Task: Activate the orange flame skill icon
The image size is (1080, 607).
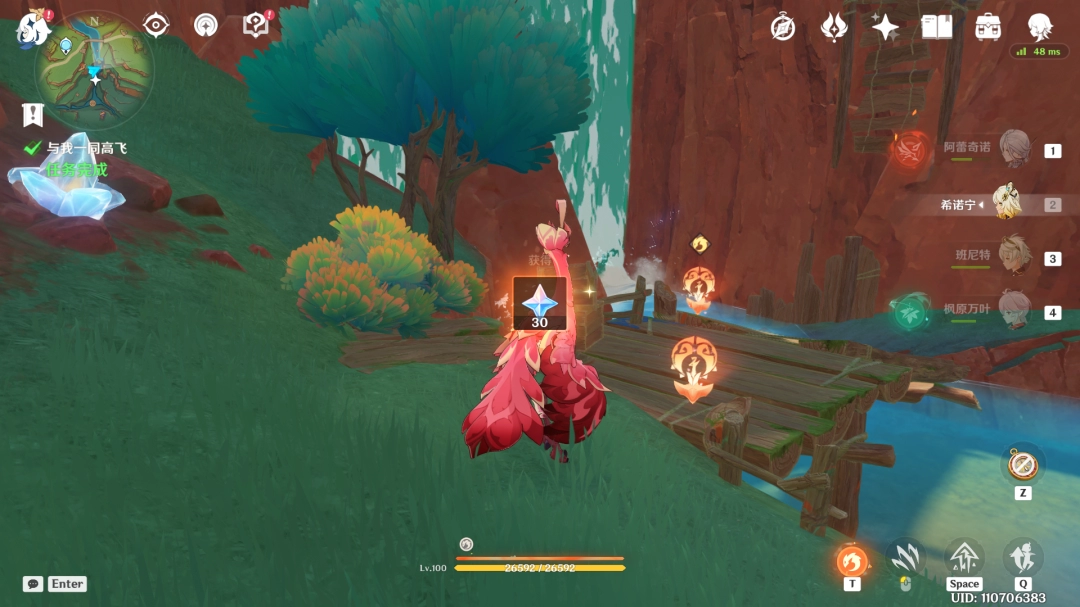Action: (x=852, y=560)
